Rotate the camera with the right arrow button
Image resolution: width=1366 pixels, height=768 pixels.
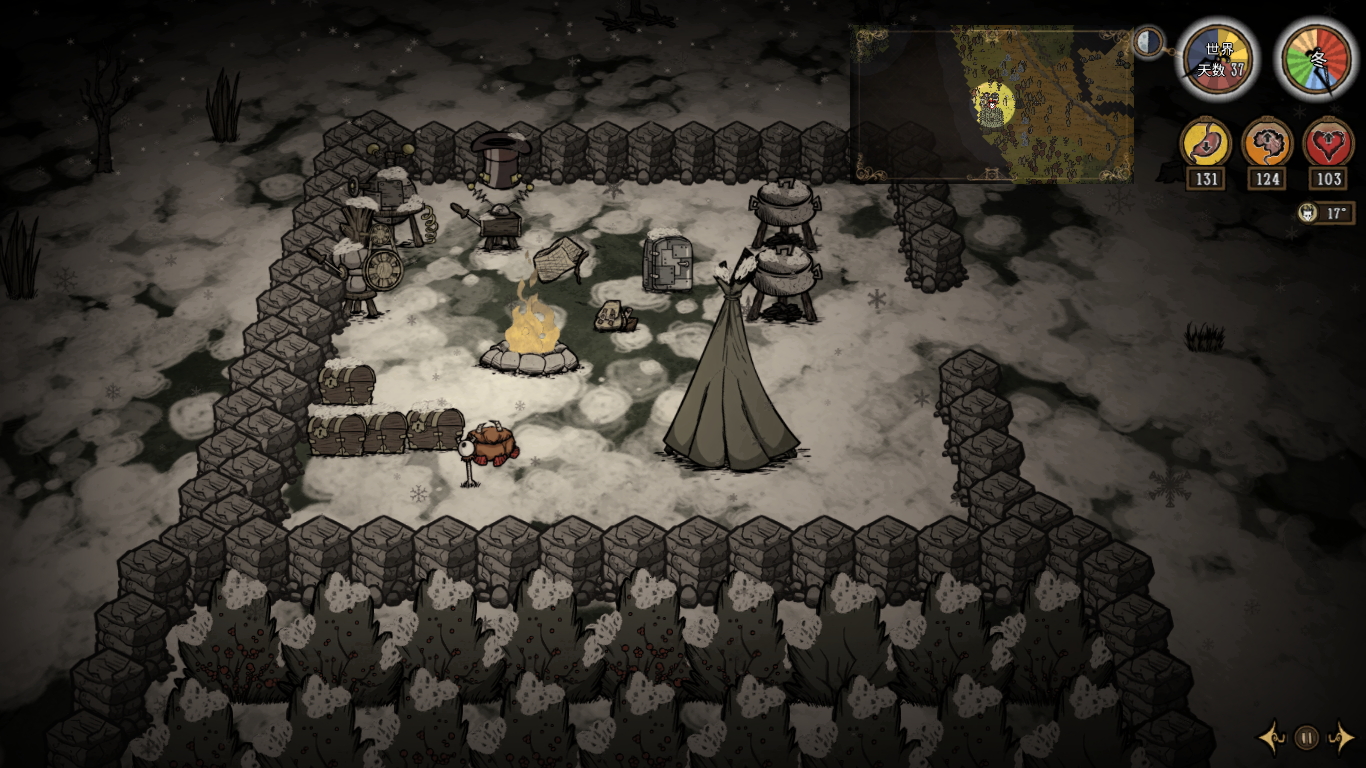point(1339,738)
